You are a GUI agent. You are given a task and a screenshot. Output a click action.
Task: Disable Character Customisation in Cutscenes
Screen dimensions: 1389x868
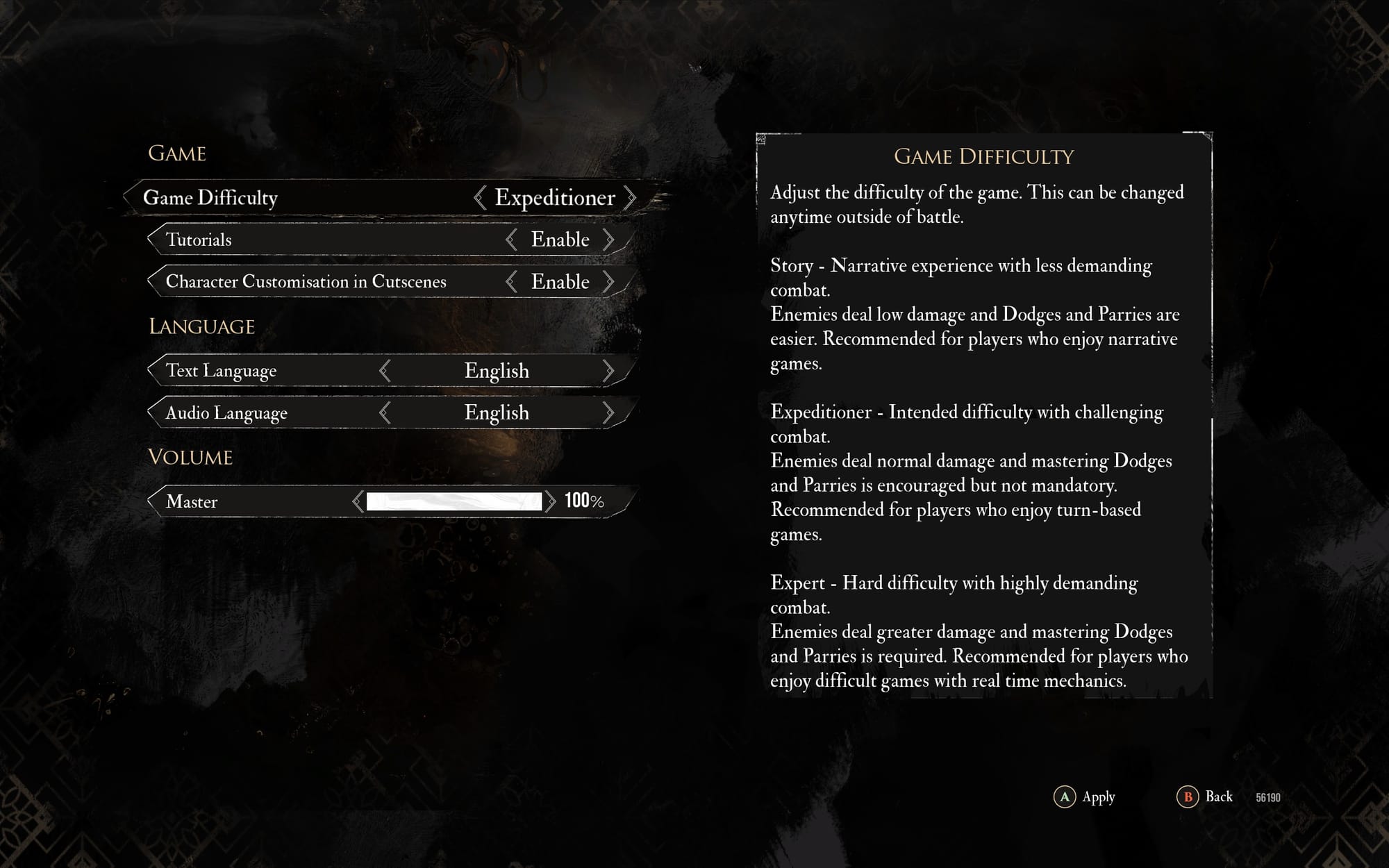coord(560,282)
